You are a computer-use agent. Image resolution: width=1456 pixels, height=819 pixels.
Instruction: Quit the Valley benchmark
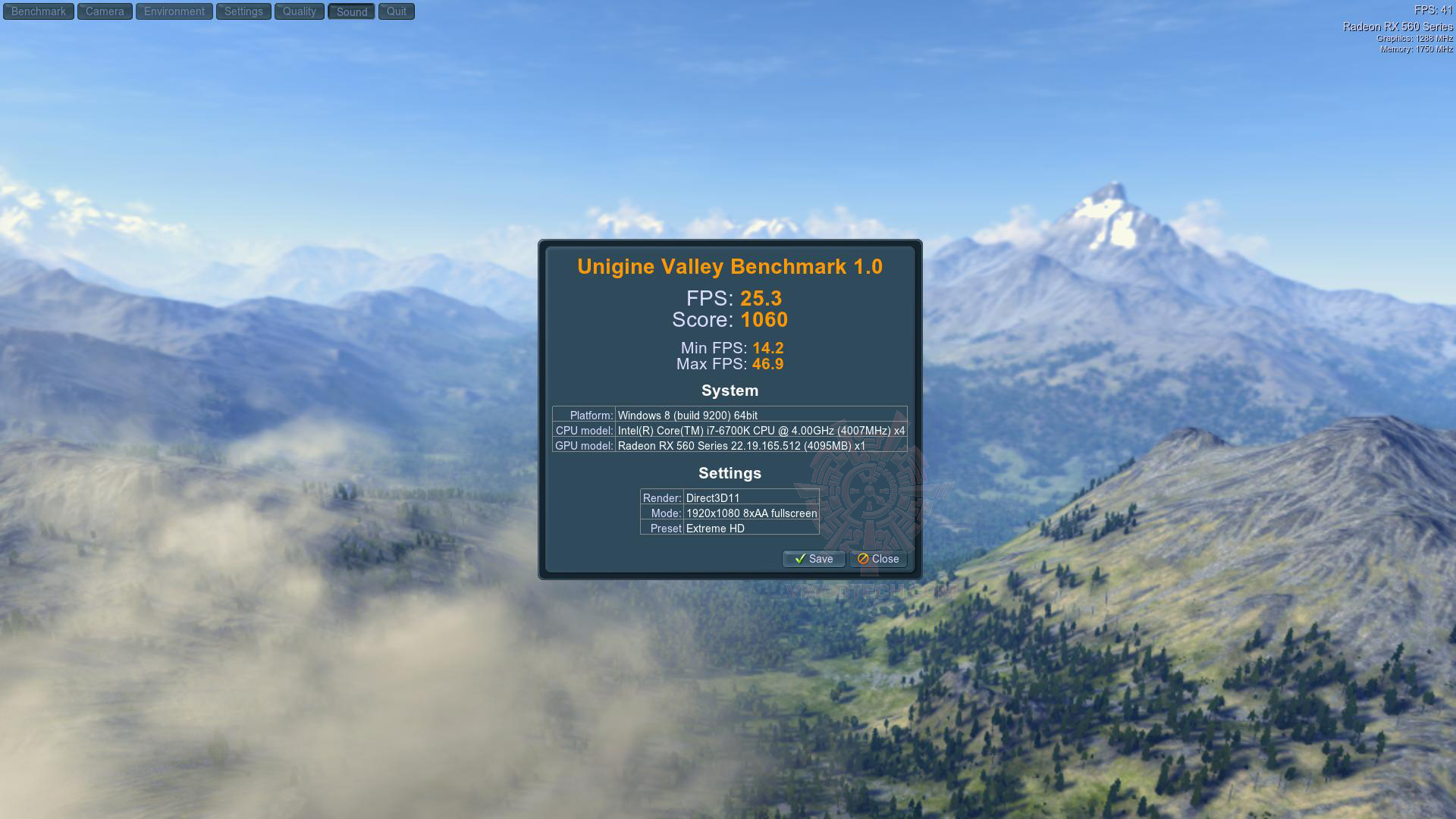tap(397, 11)
